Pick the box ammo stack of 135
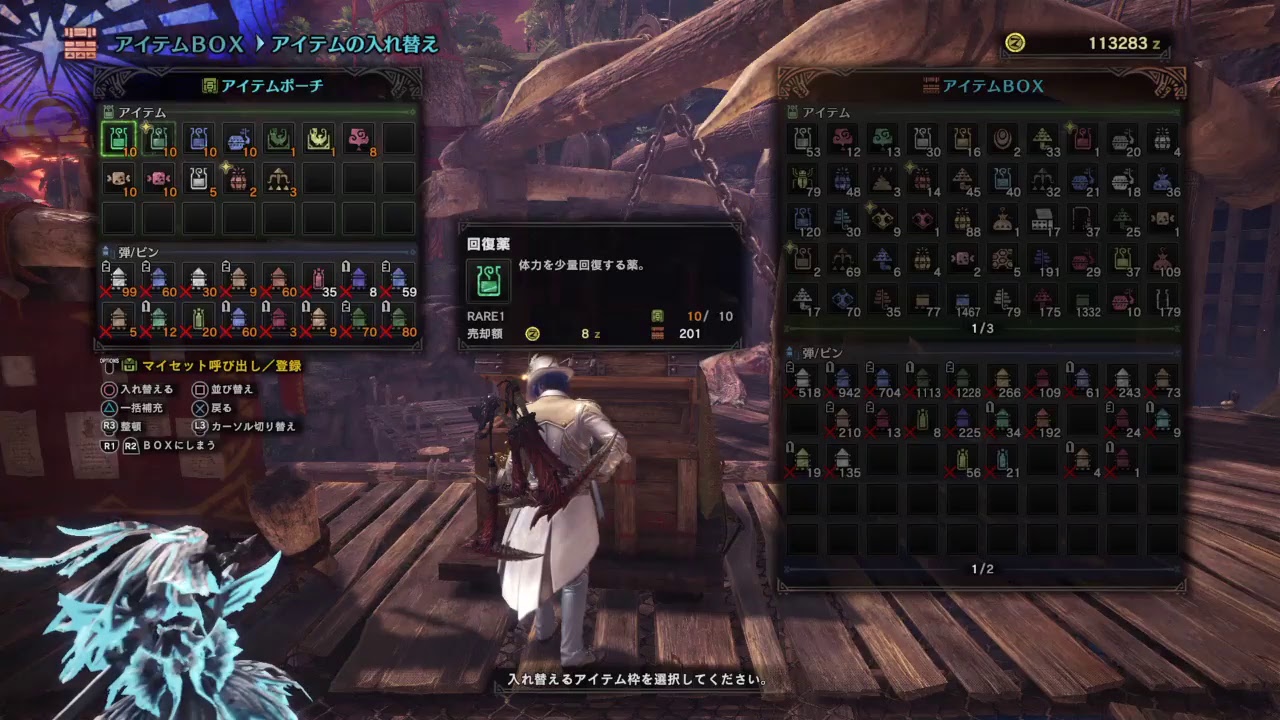 coord(843,460)
